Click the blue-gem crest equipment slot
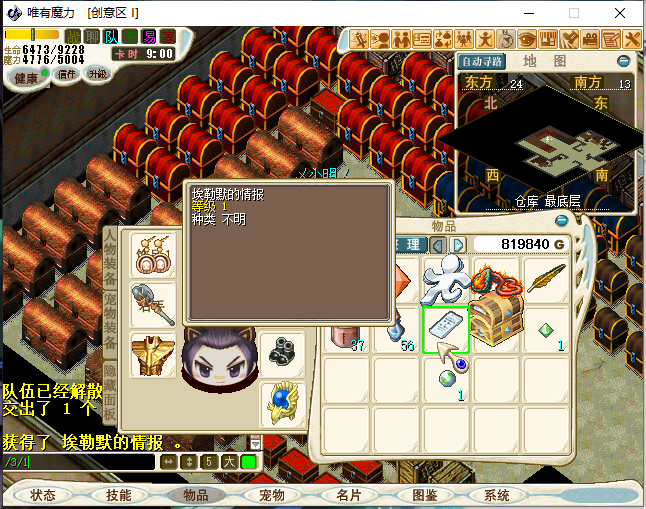 pos(282,402)
